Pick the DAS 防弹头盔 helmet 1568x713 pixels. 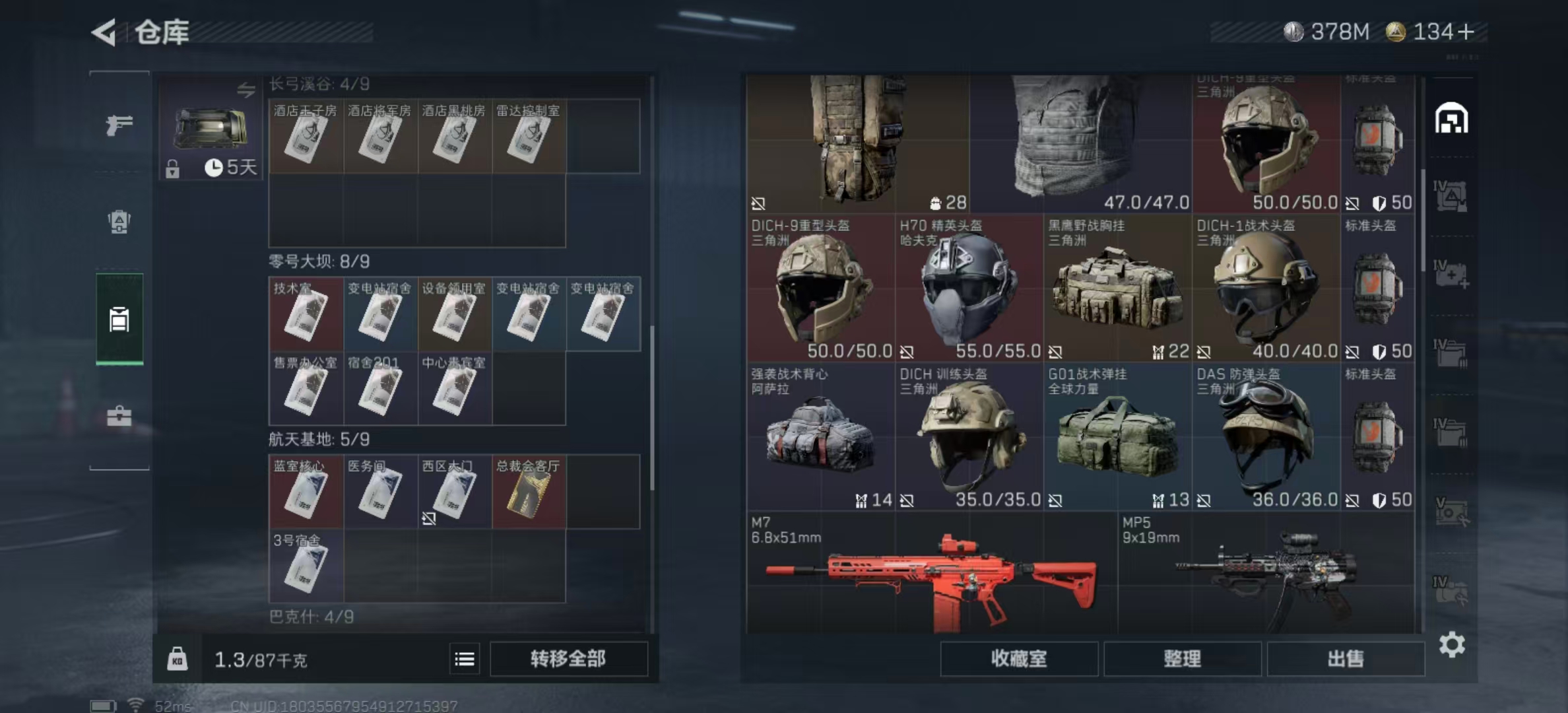click(1265, 436)
